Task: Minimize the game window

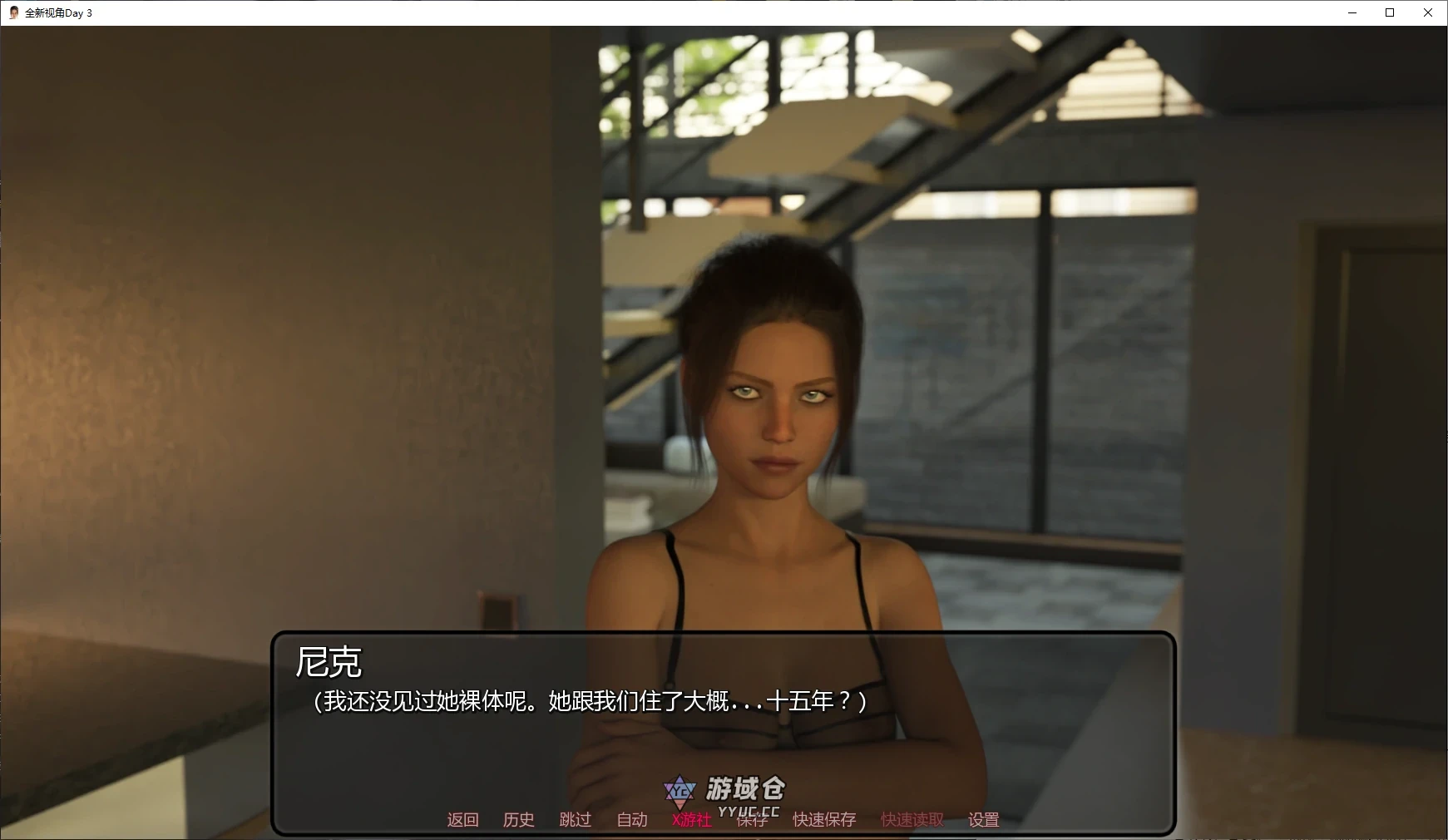Action: pos(1351,12)
